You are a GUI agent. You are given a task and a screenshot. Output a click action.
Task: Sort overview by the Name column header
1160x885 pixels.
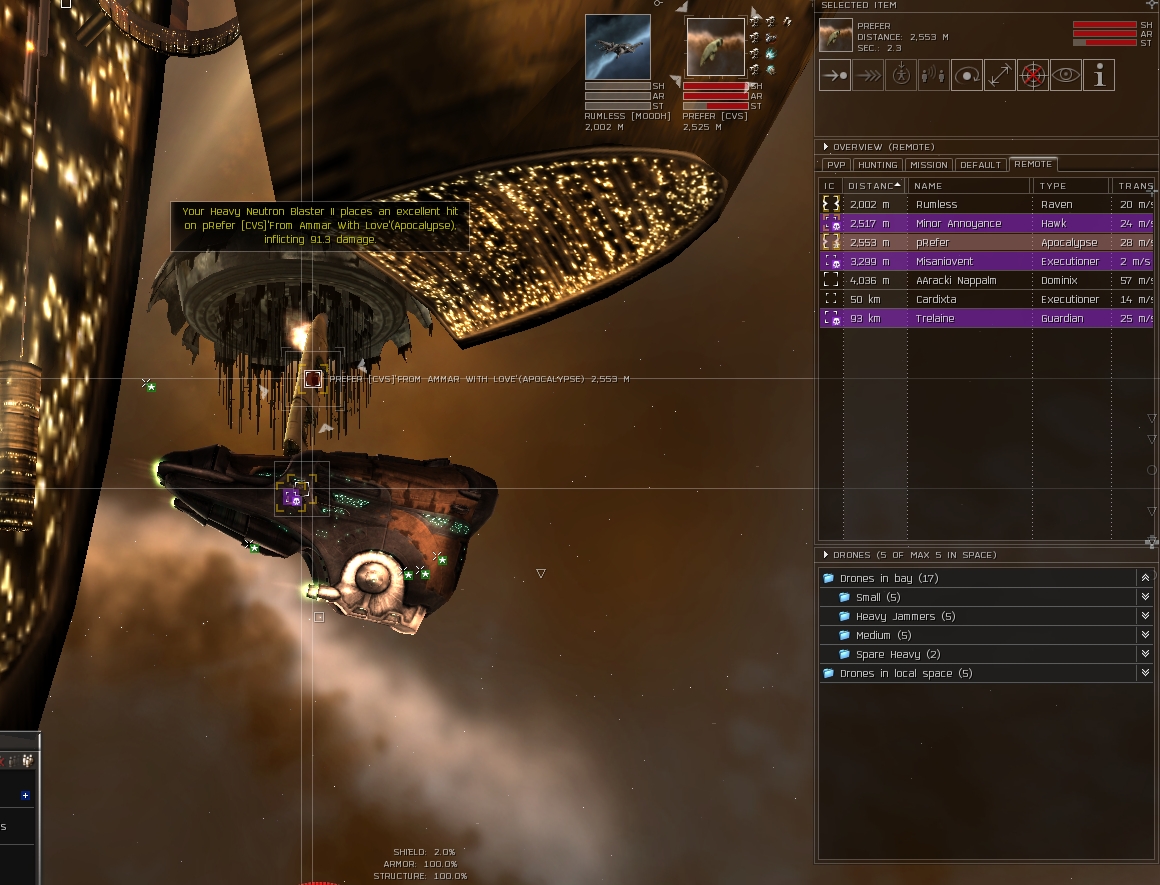[968, 186]
